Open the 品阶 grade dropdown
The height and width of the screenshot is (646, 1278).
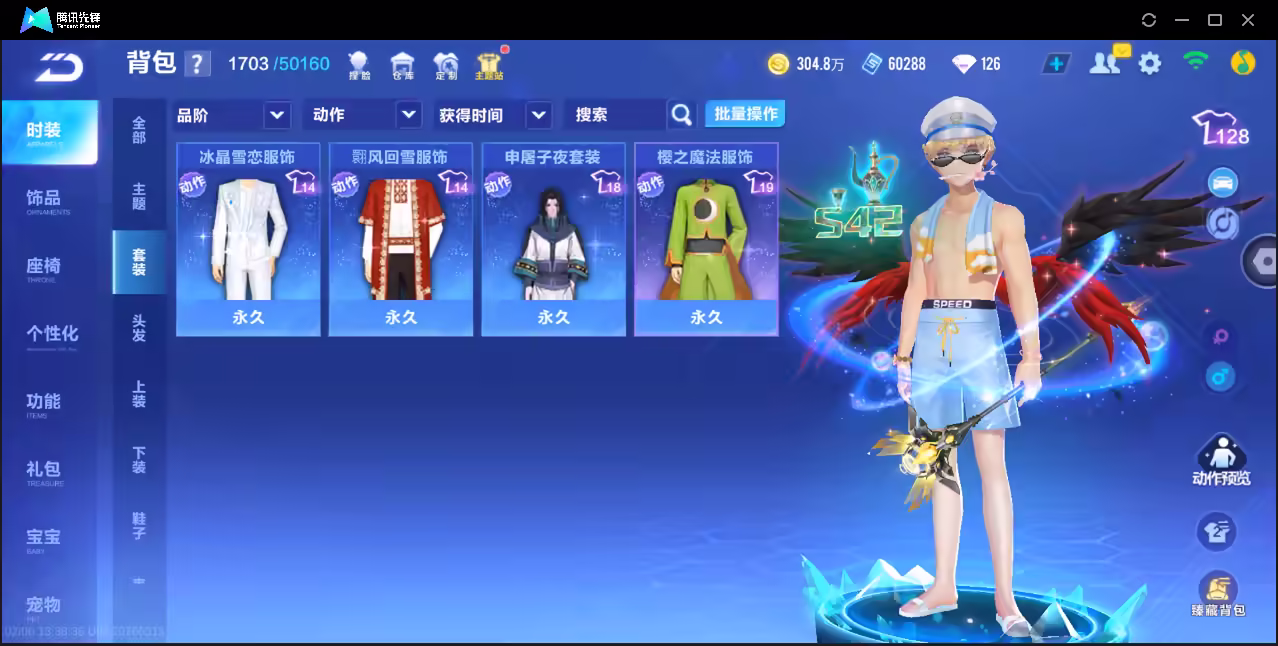[x=232, y=115]
